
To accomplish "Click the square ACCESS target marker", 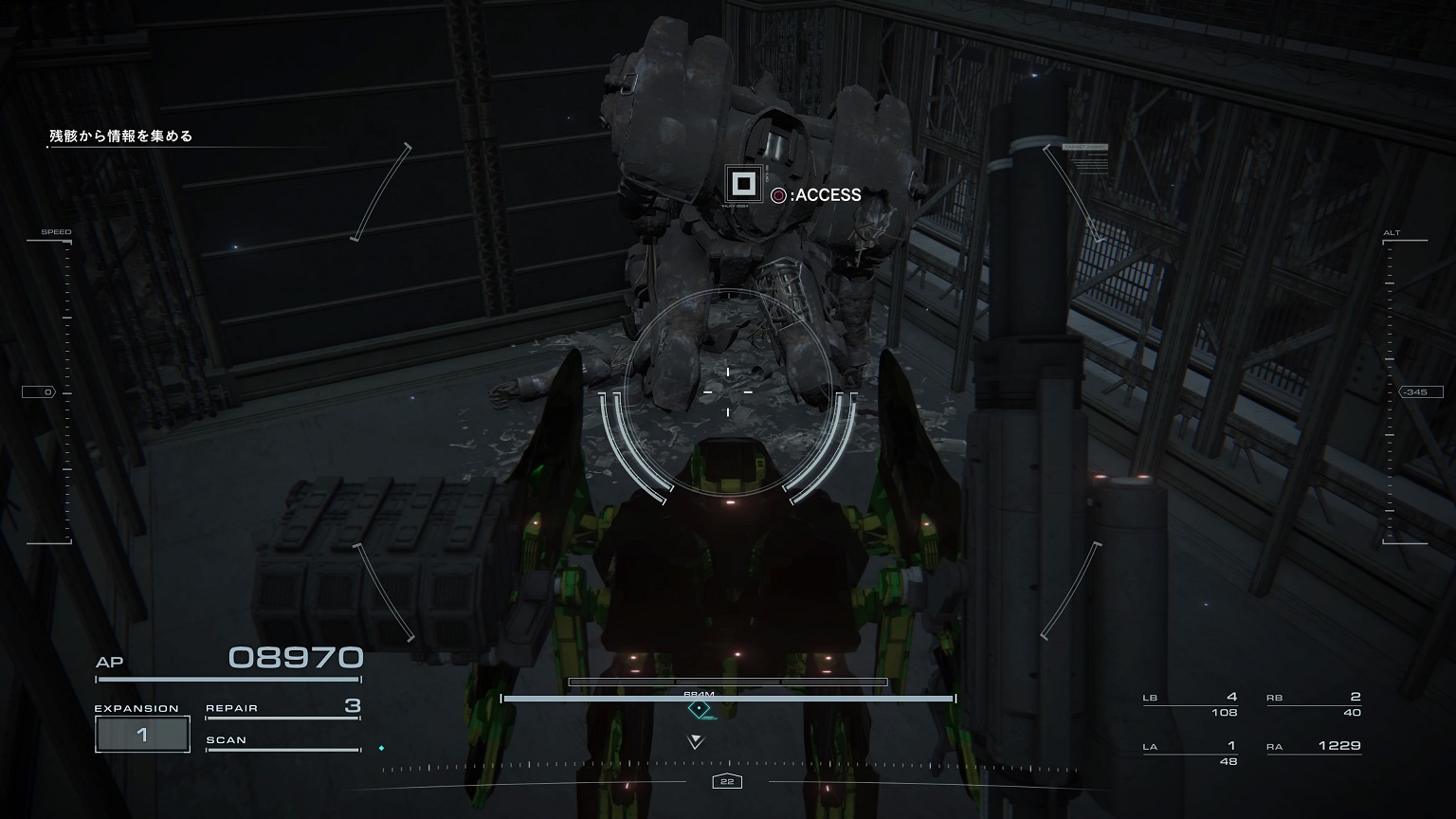I will point(743,183).
